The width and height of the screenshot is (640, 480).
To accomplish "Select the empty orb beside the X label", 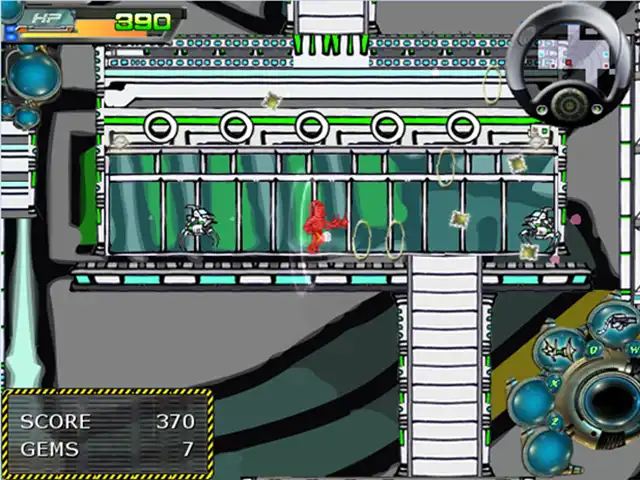I will tap(531, 399).
